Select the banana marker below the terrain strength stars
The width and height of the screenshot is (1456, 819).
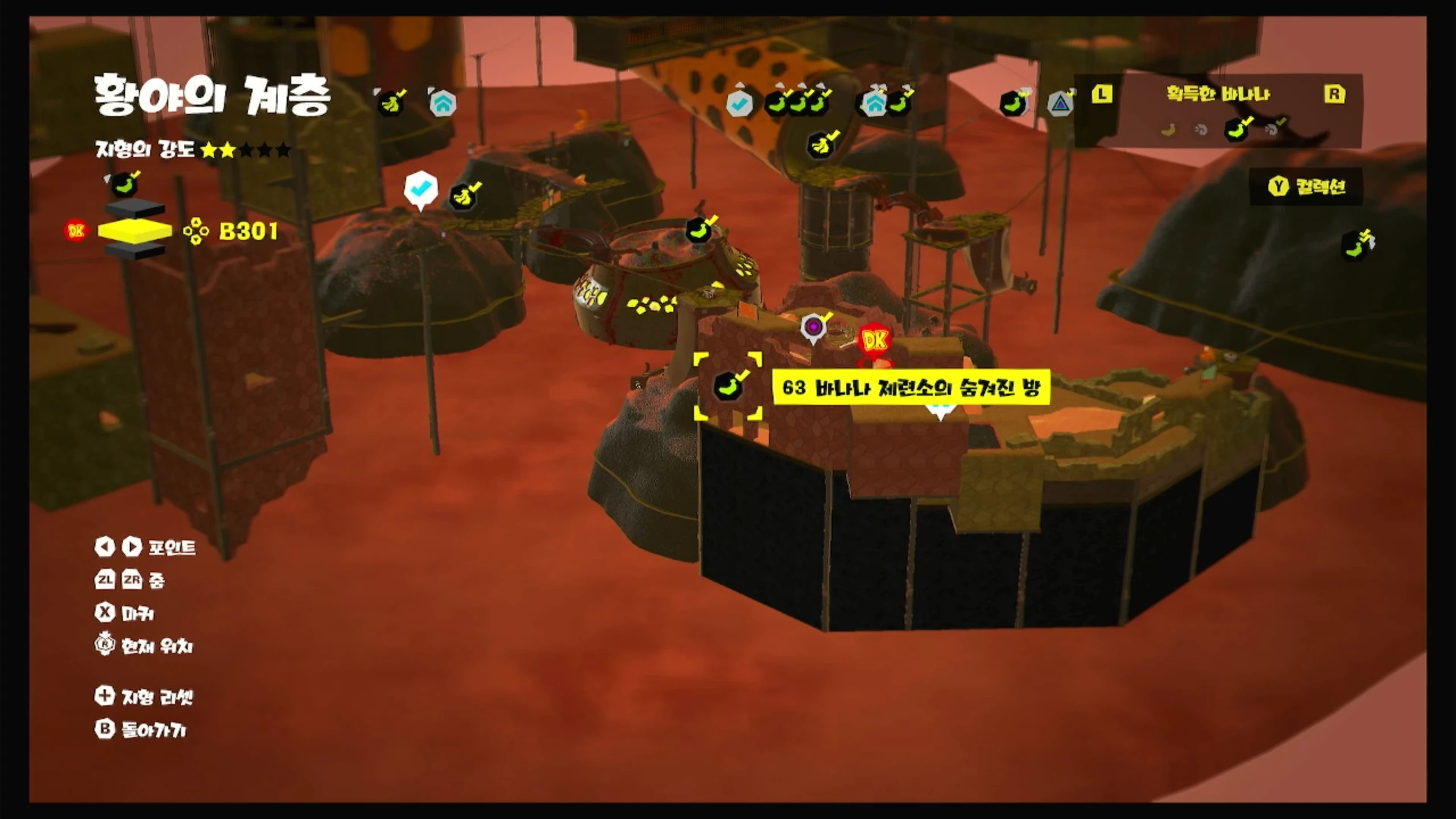tap(123, 184)
